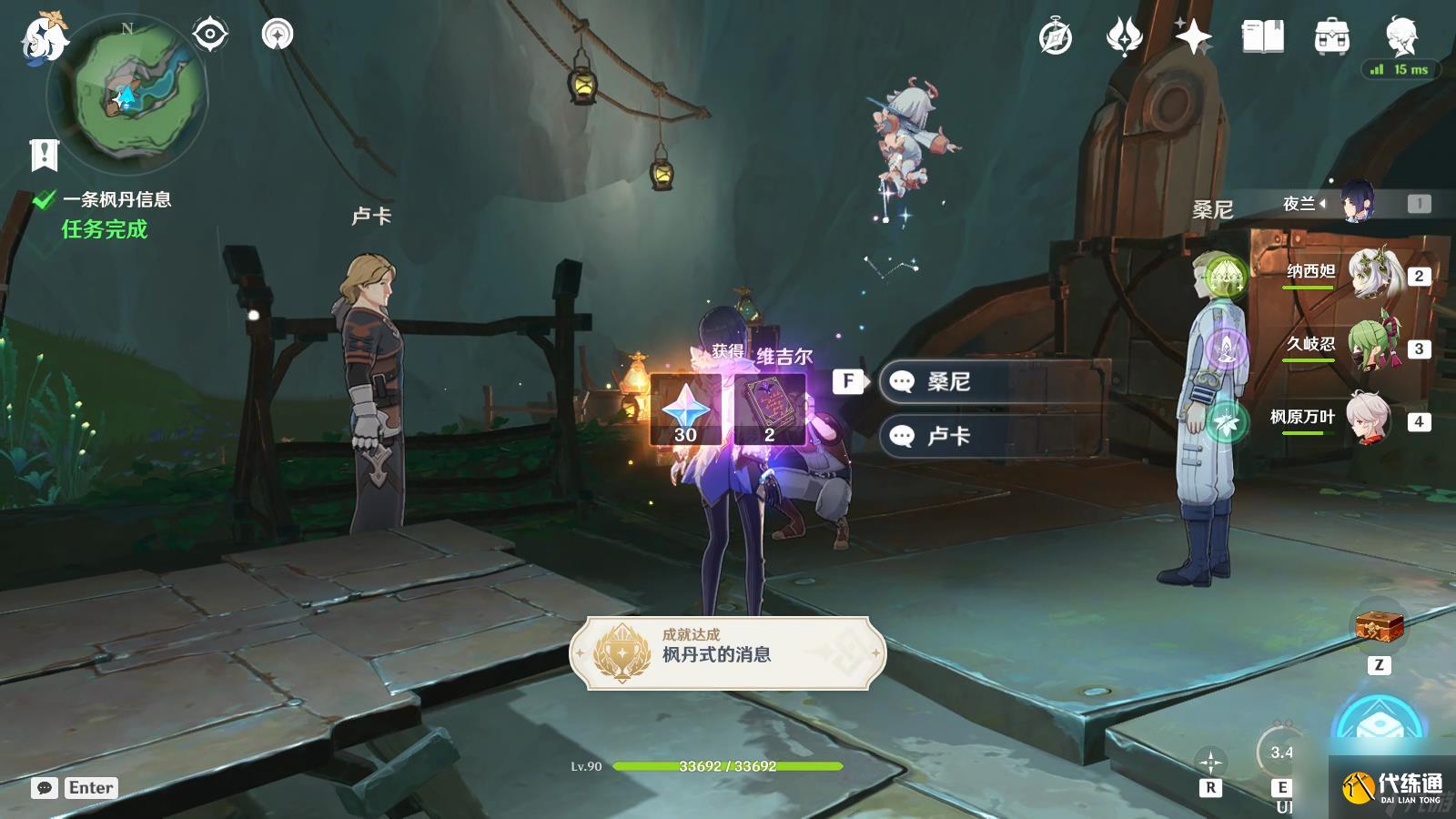Open the backpack inventory
1456x819 pixels.
pyautogui.click(x=1331, y=38)
